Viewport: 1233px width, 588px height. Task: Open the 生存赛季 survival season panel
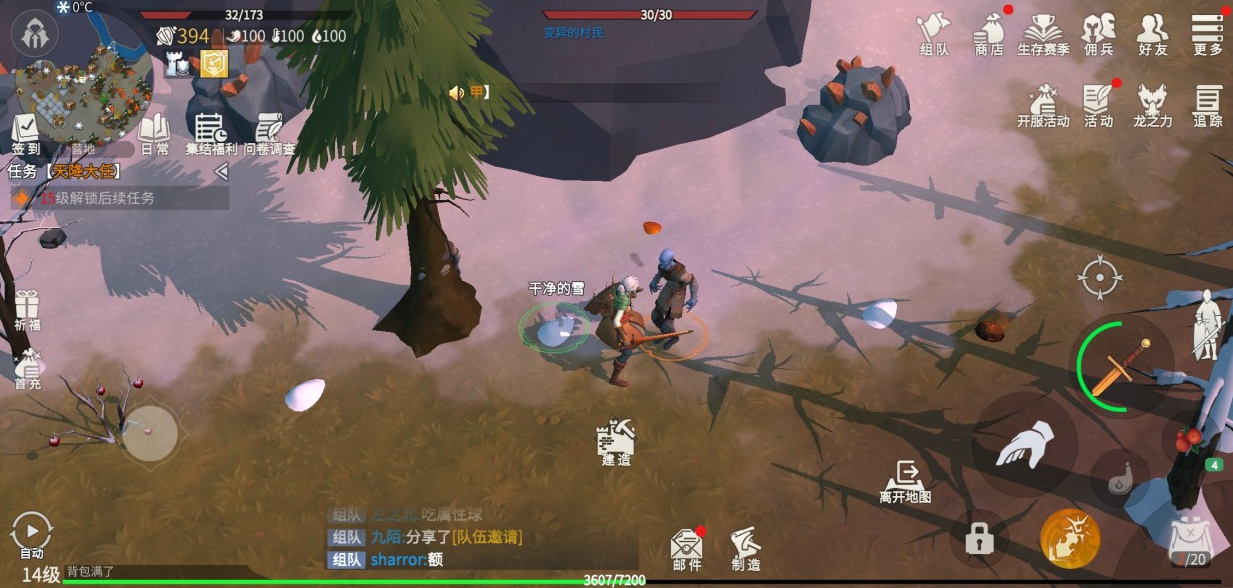coord(1043,33)
